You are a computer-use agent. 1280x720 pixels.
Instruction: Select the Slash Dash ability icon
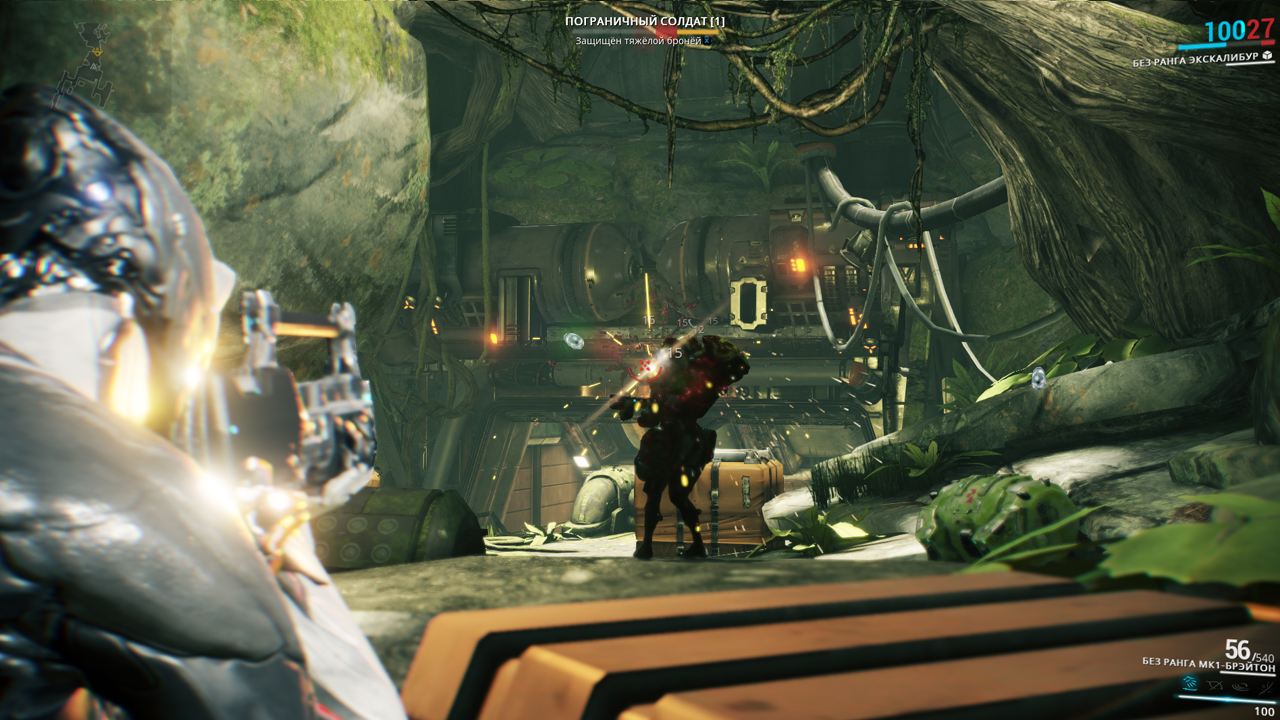click(x=1191, y=683)
